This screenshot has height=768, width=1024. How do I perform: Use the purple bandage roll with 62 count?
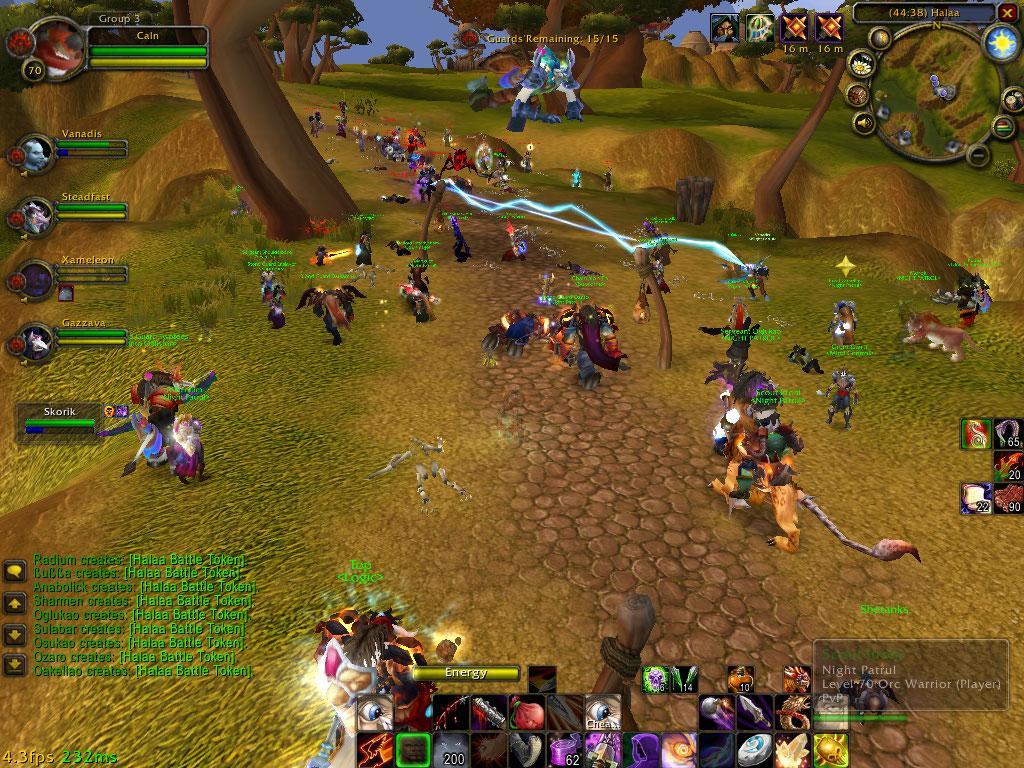(x=565, y=749)
